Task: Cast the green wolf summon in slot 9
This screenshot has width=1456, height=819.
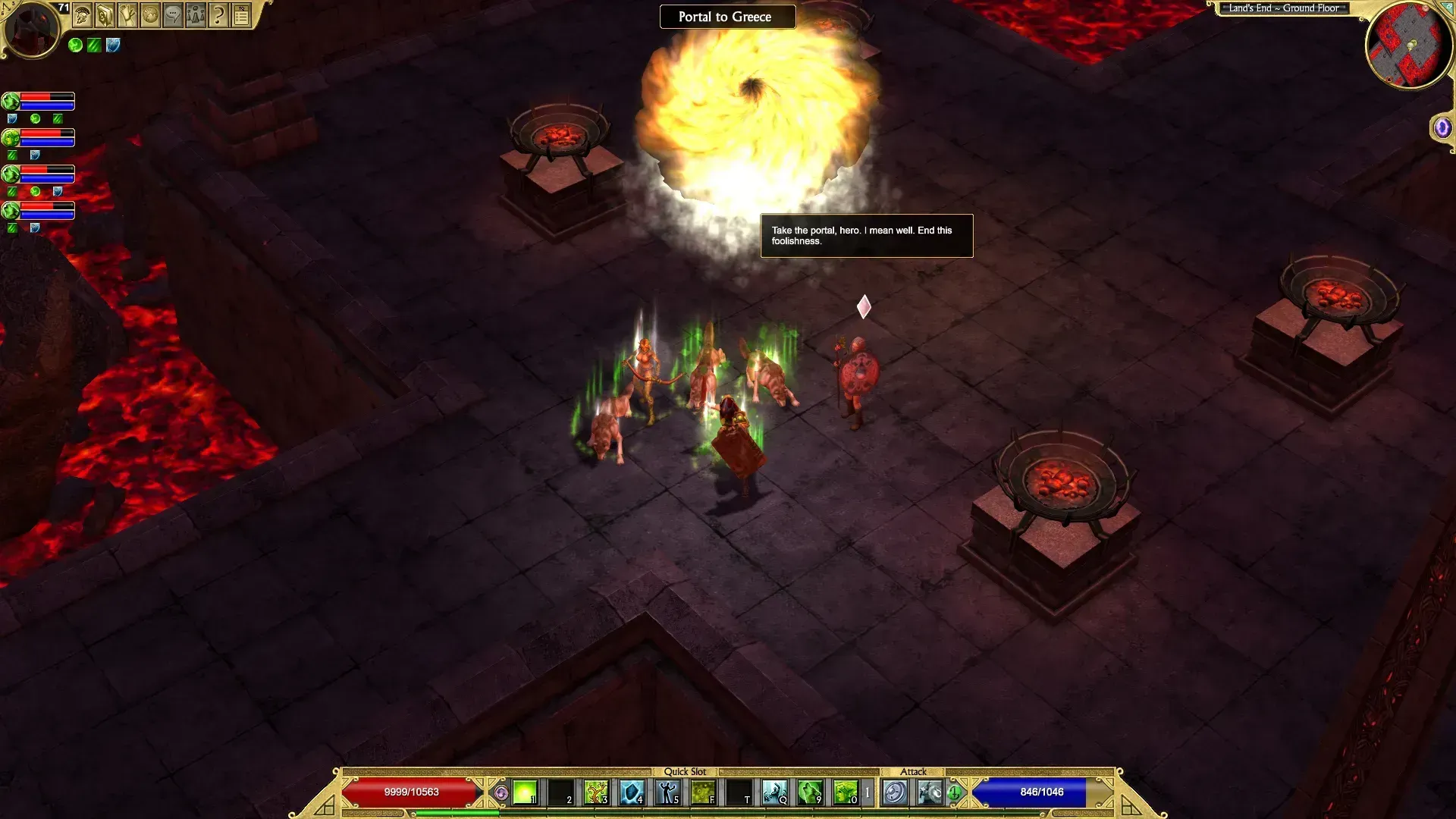Action: pyautogui.click(x=810, y=792)
